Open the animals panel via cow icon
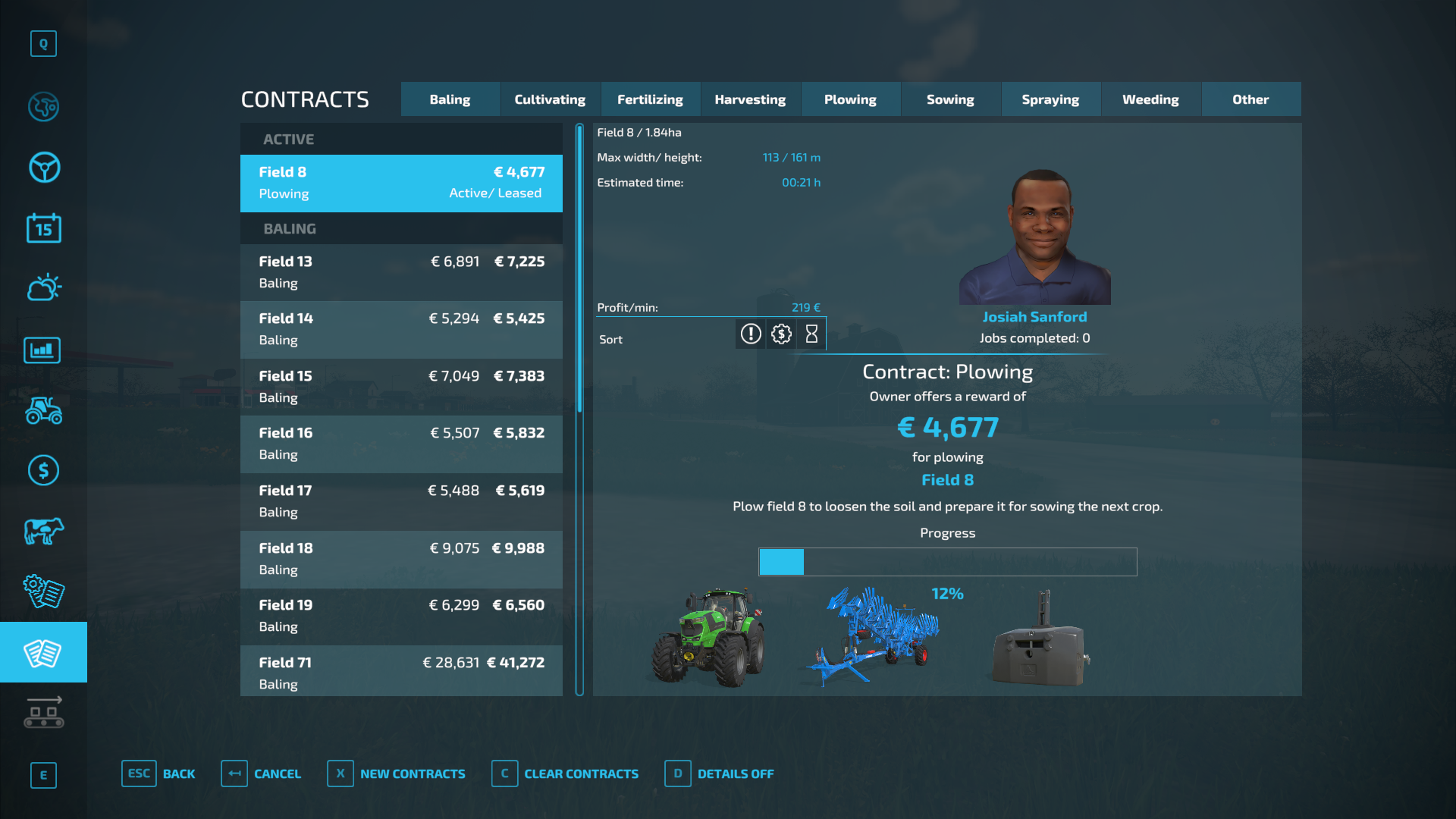The width and height of the screenshot is (1456, 819). click(x=43, y=531)
